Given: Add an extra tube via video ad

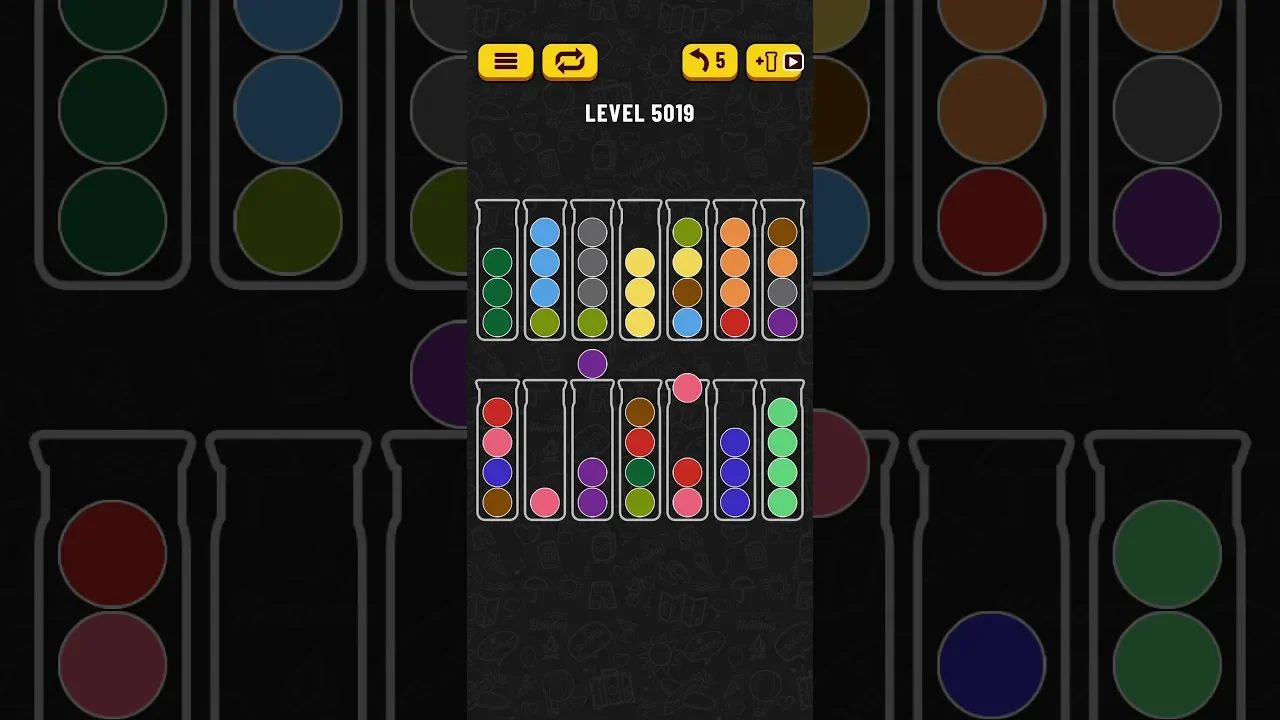Looking at the screenshot, I should [774, 61].
